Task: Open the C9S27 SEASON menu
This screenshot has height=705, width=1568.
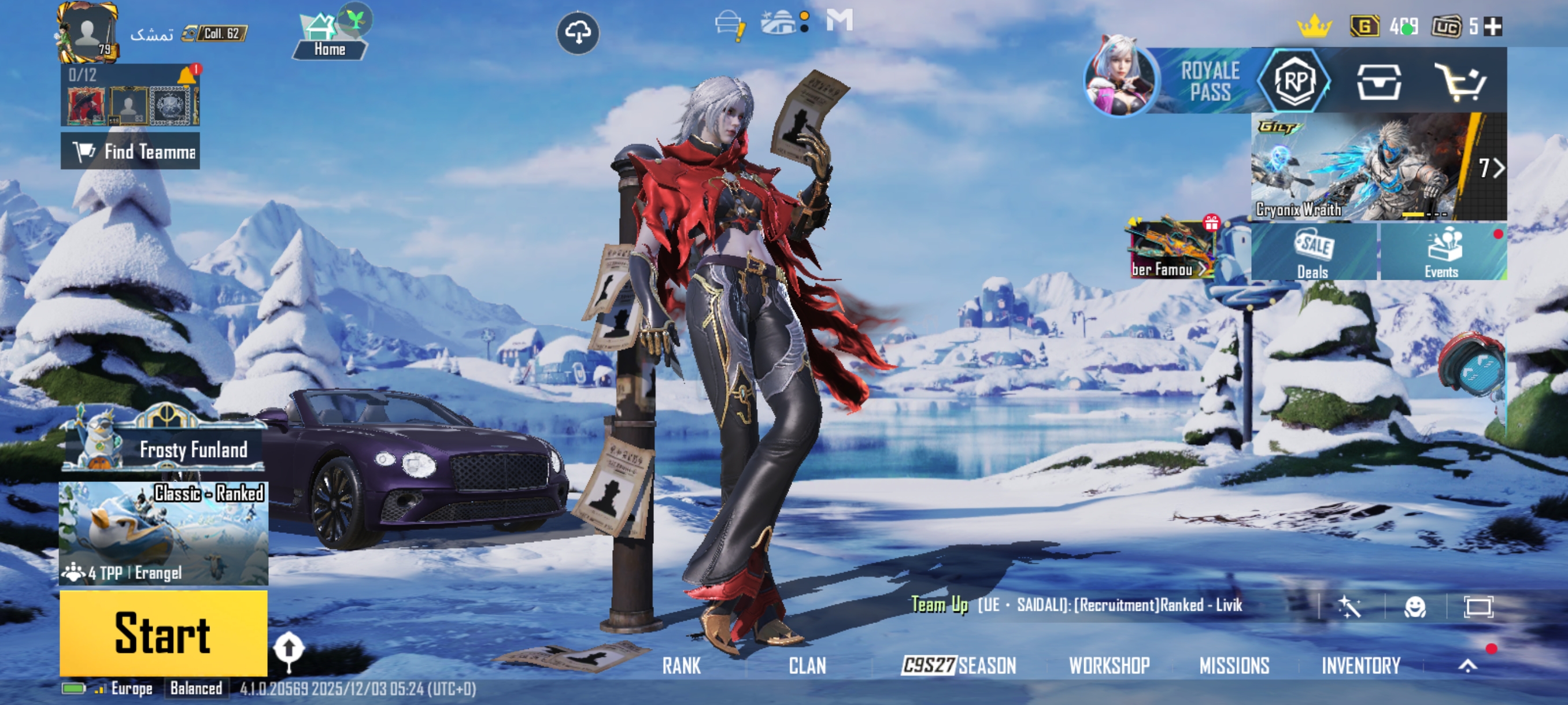Action: (959, 666)
